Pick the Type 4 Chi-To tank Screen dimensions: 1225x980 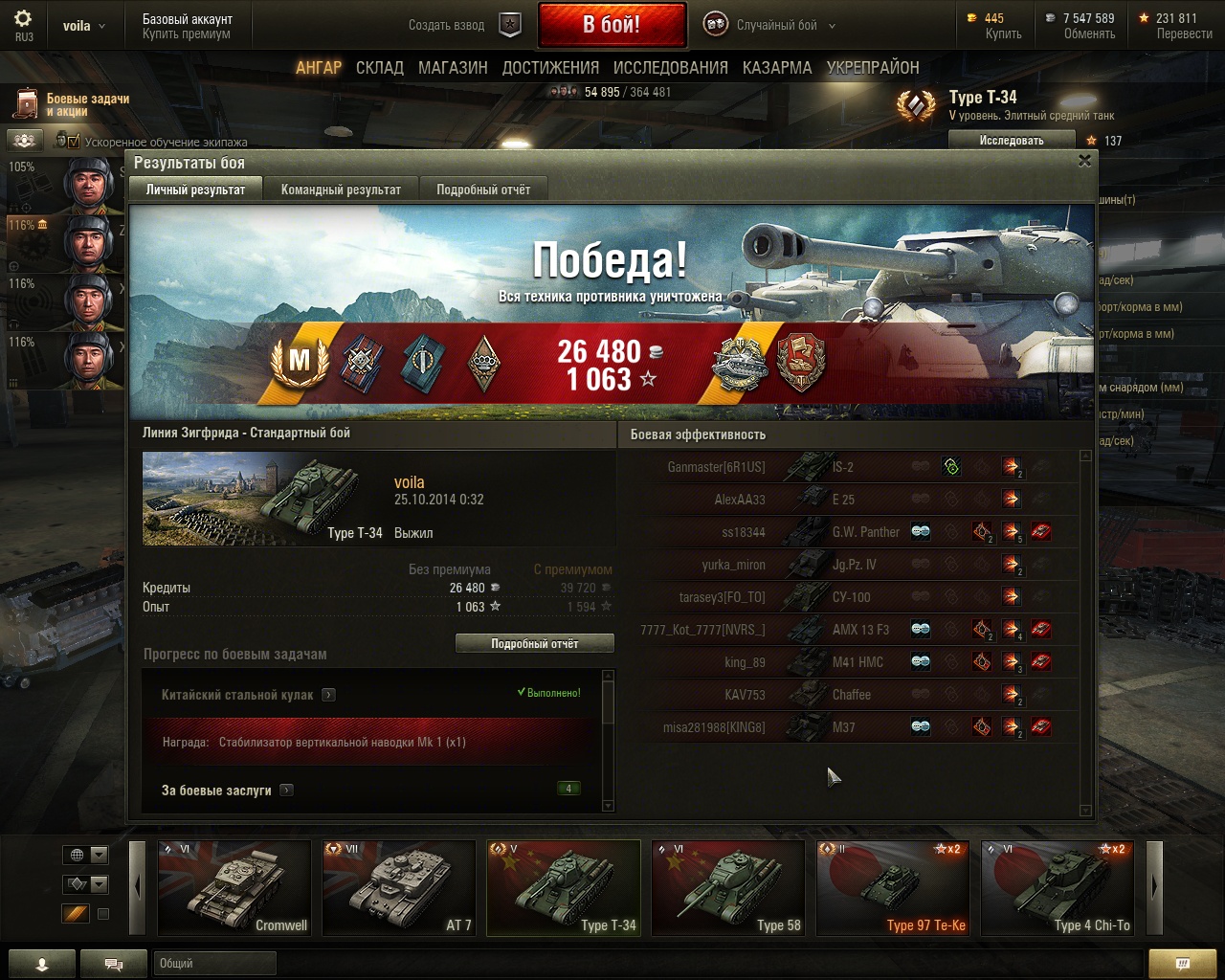[x=1058, y=887]
